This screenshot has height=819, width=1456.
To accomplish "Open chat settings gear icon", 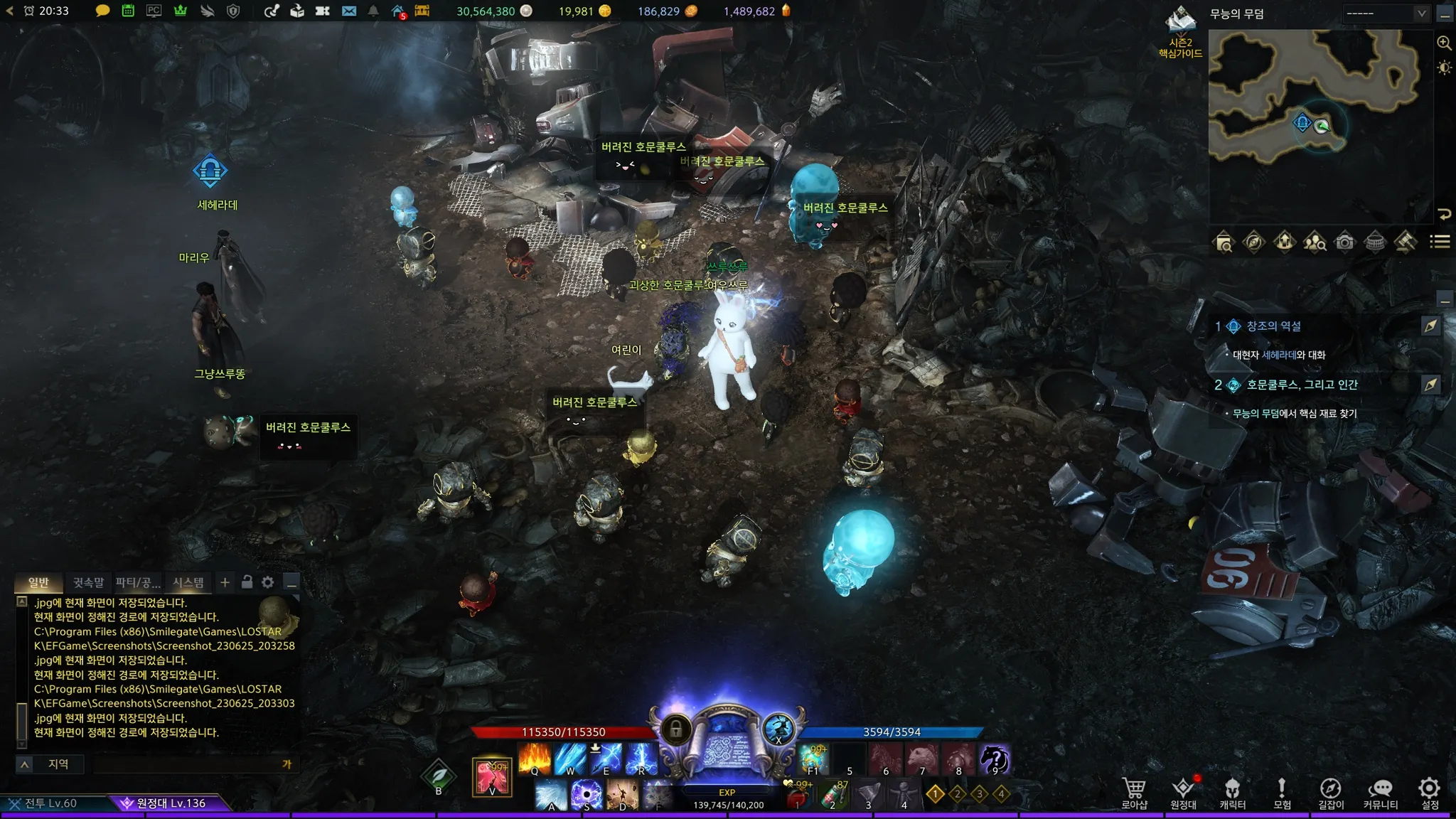I will [267, 582].
